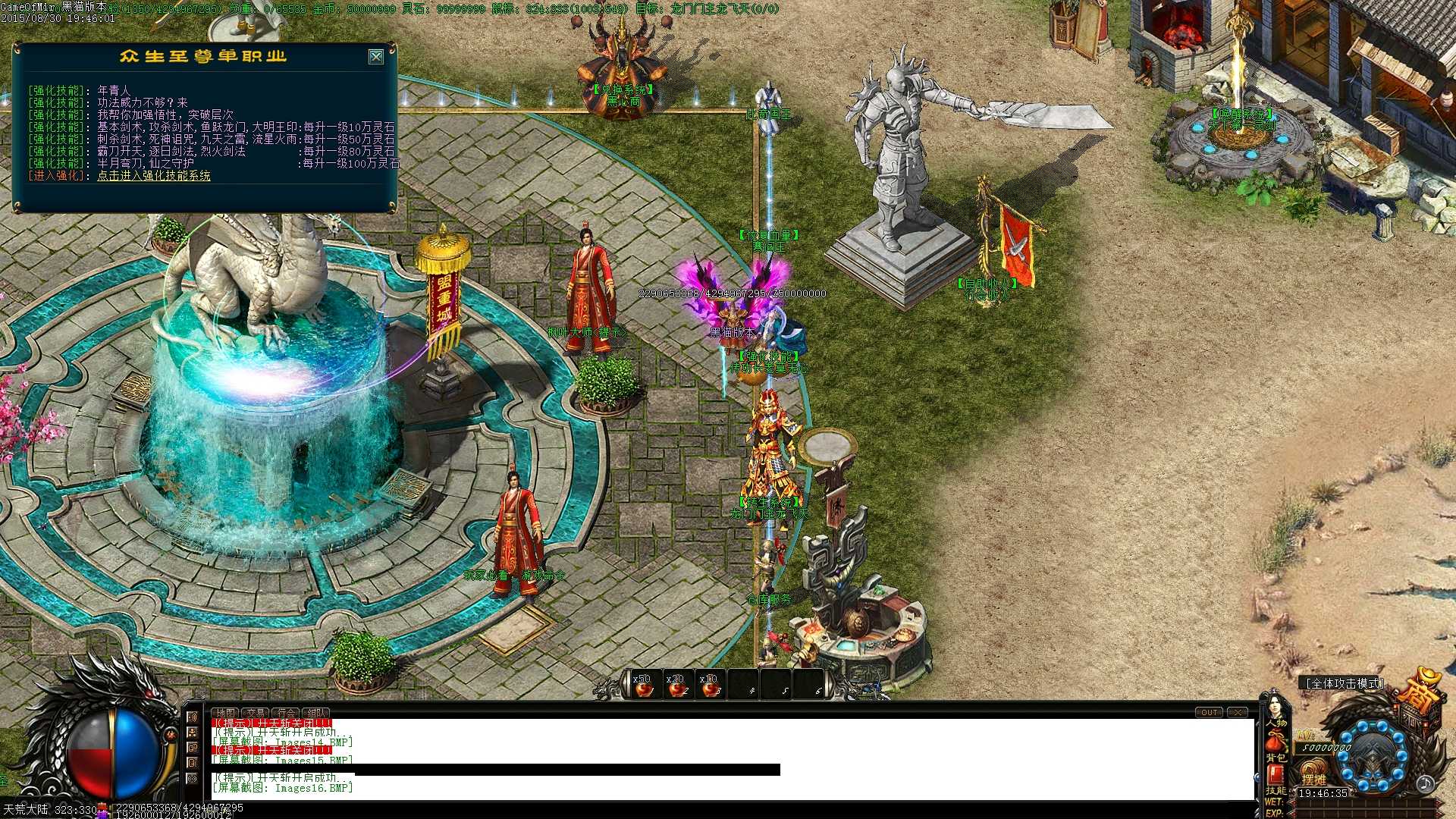Expand the quick slot bar with its left arrow
This screenshot has width=1456, height=819.
[627, 680]
